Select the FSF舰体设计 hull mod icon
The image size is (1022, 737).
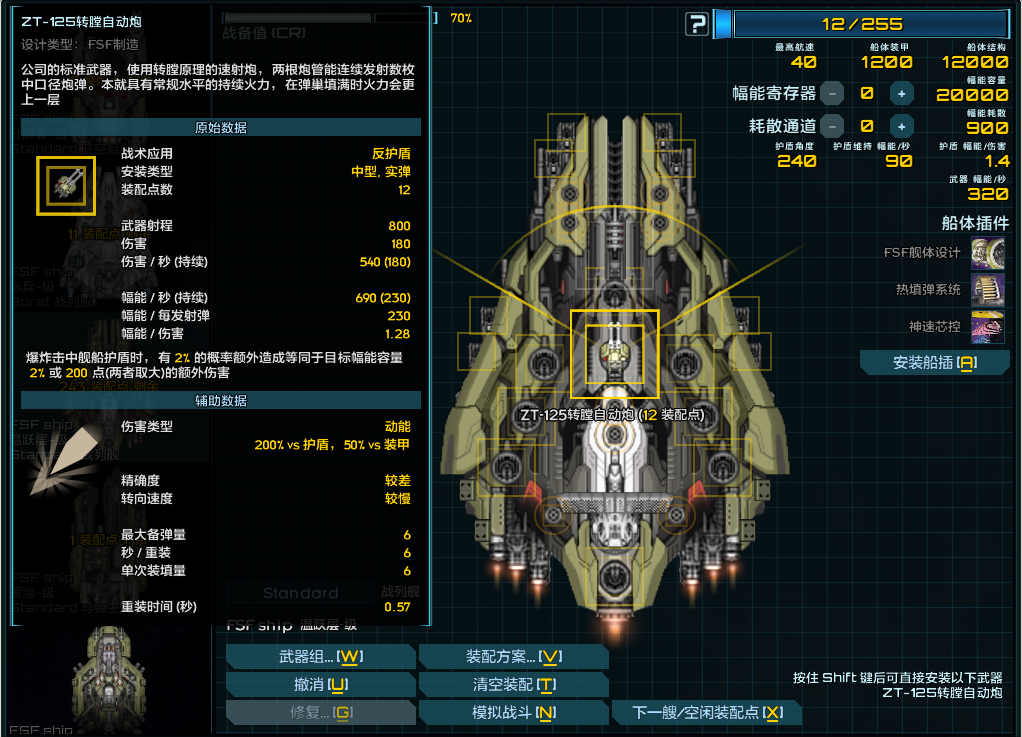point(988,253)
